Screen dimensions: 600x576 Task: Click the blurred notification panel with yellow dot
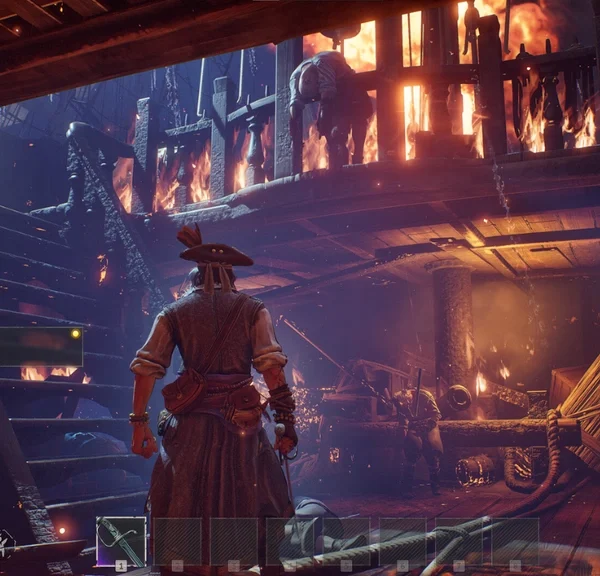point(41,346)
